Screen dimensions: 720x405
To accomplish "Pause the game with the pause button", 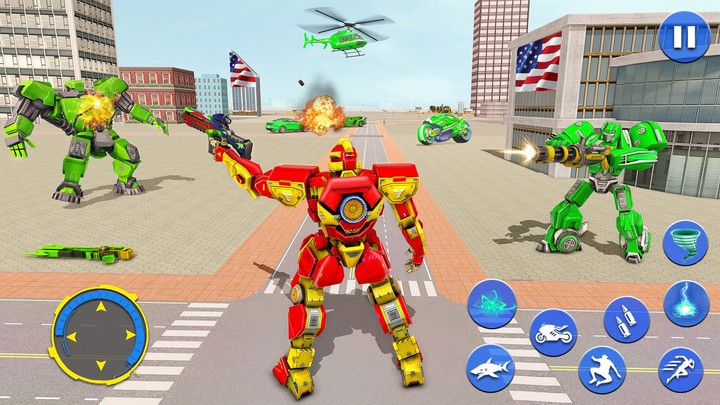I will pos(682,38).
